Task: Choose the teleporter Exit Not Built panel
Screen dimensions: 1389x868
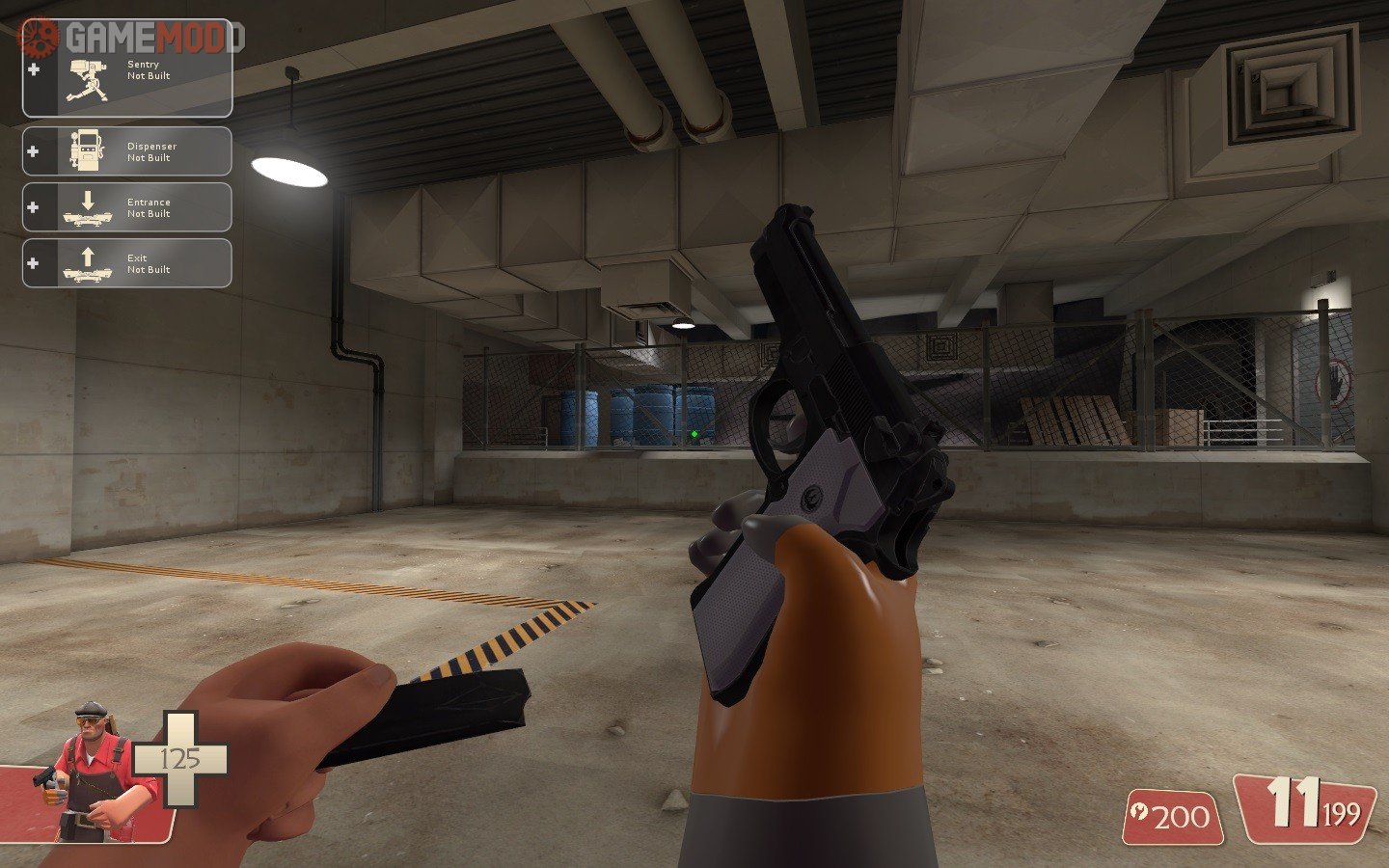Action: (x=127, y=263)
